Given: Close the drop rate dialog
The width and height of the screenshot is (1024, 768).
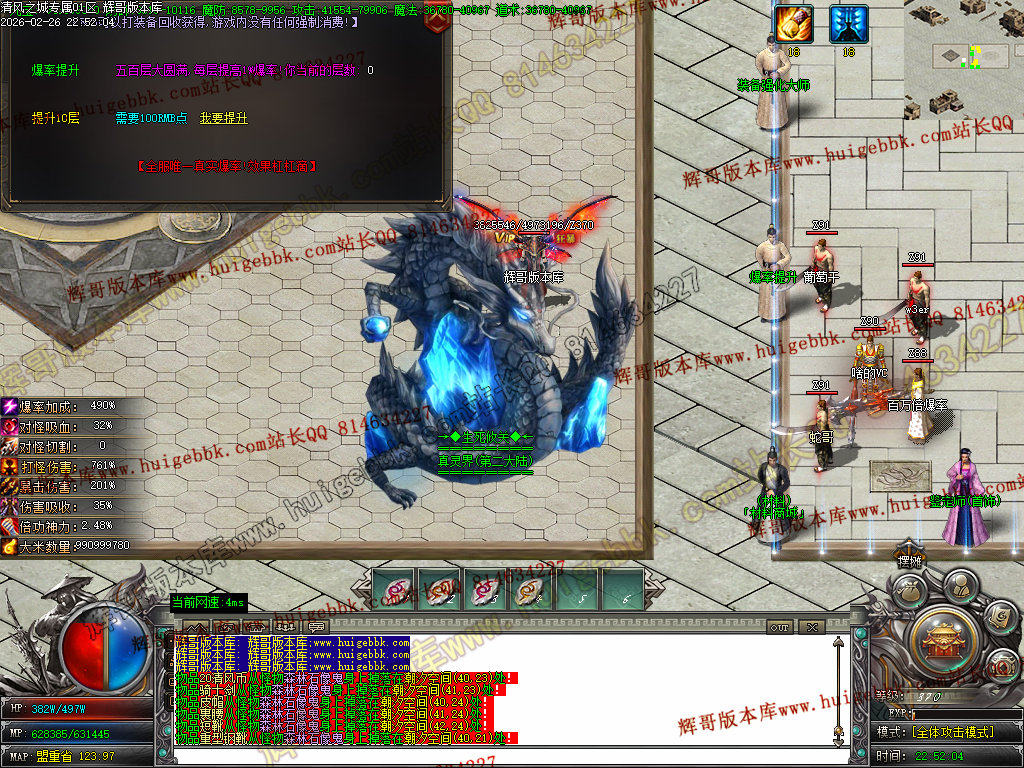Looking at the screenshot, I should [x=435, y=22].
